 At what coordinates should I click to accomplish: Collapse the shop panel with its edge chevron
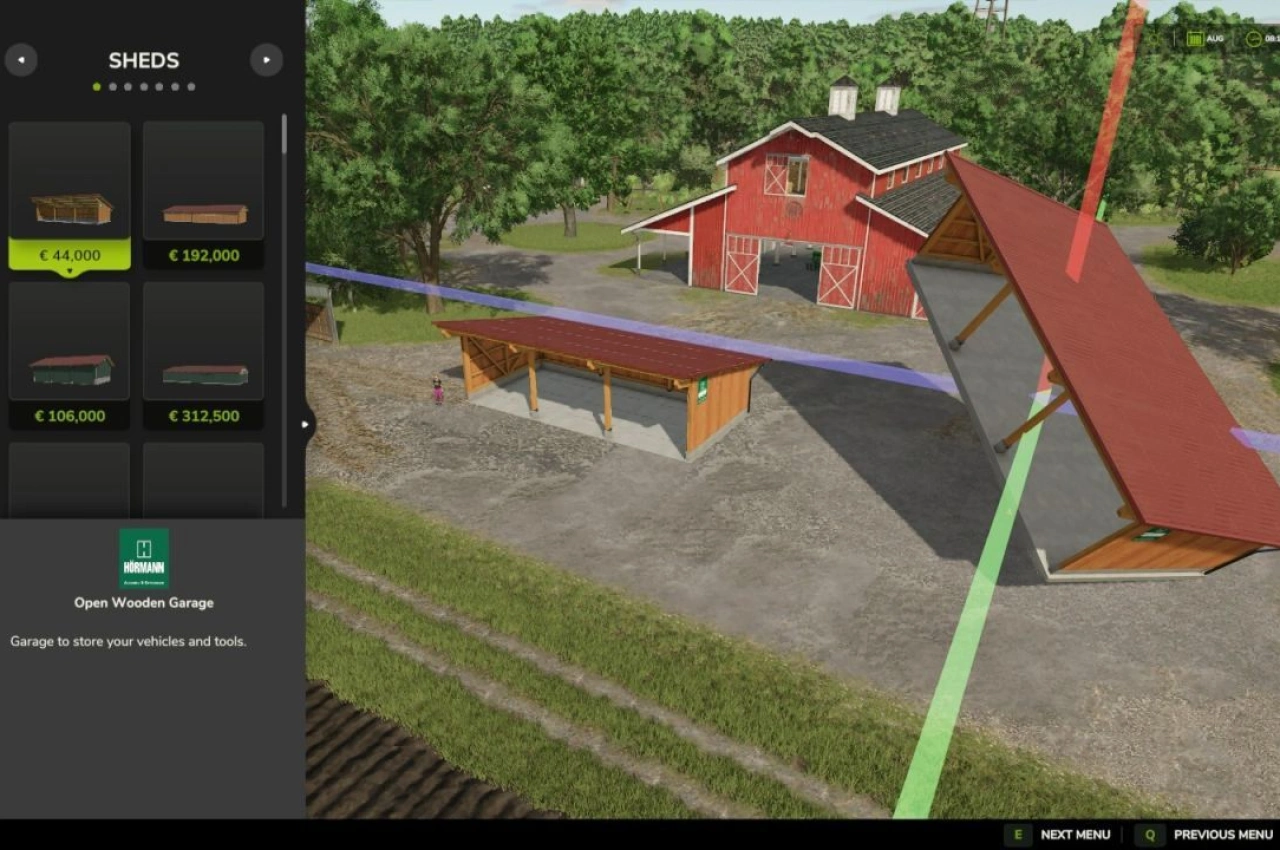pos(305,424)
